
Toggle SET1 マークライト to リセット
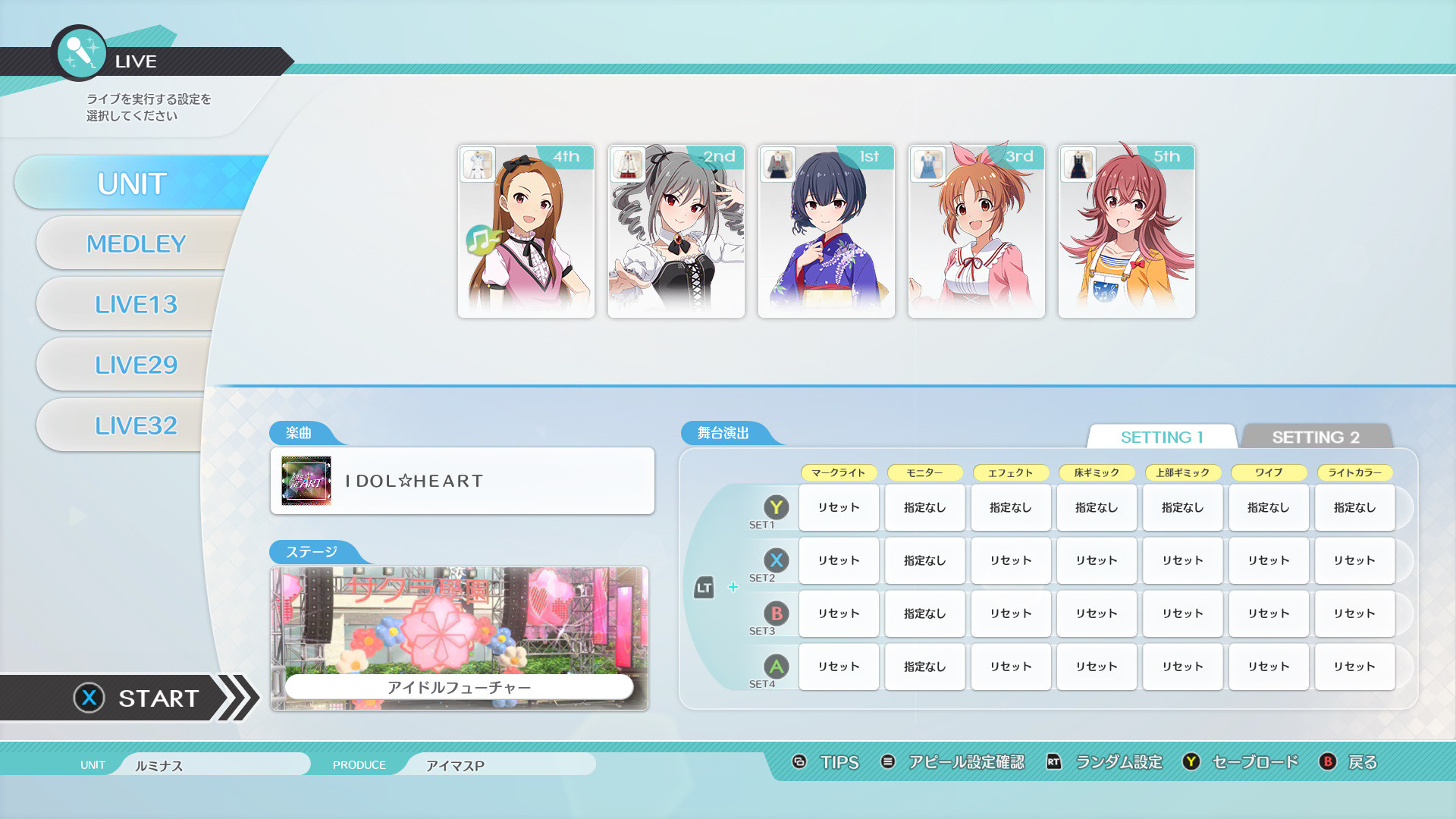pos(838,507)
